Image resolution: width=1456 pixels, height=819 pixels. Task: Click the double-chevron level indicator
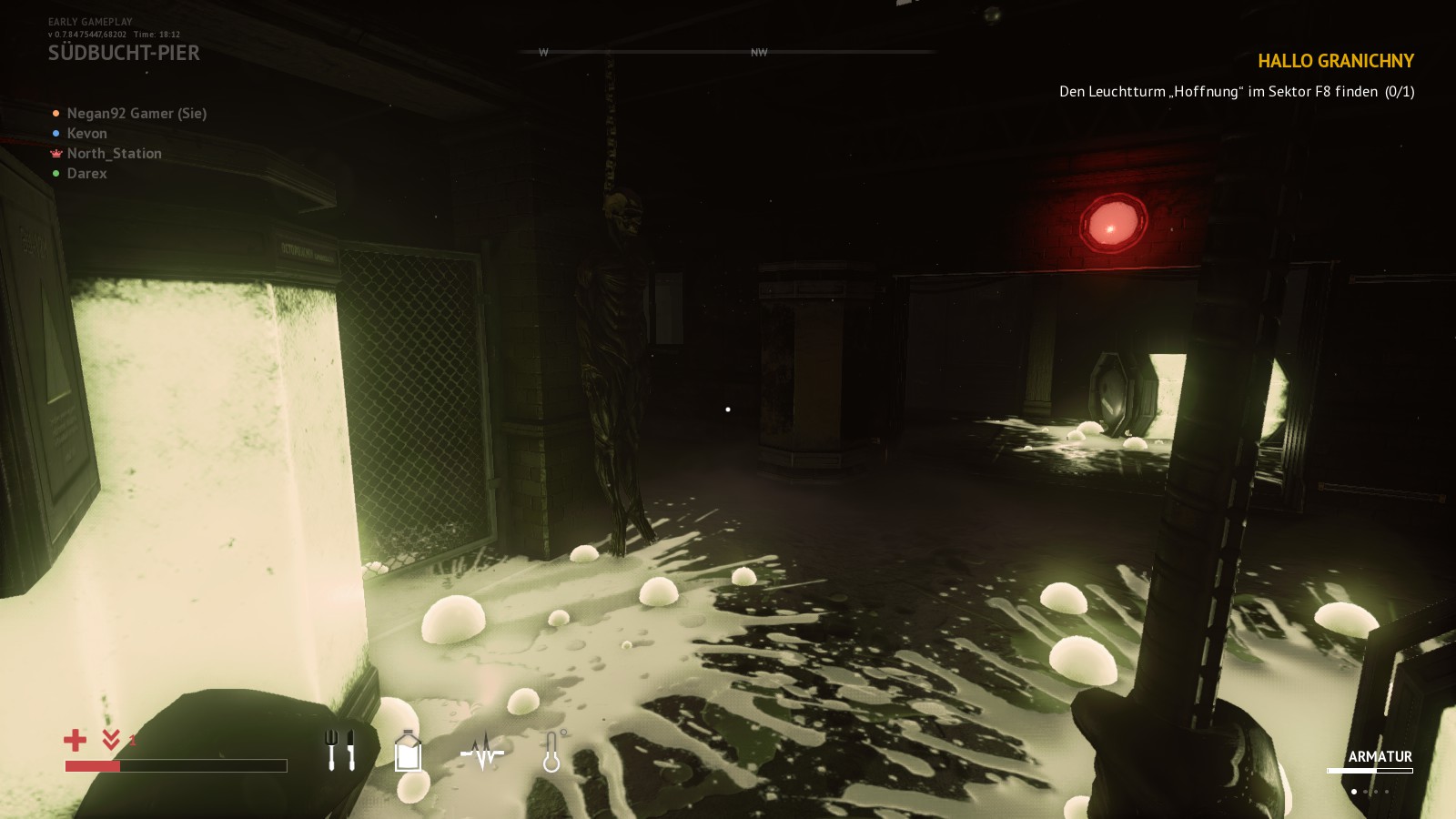point(109,739)
